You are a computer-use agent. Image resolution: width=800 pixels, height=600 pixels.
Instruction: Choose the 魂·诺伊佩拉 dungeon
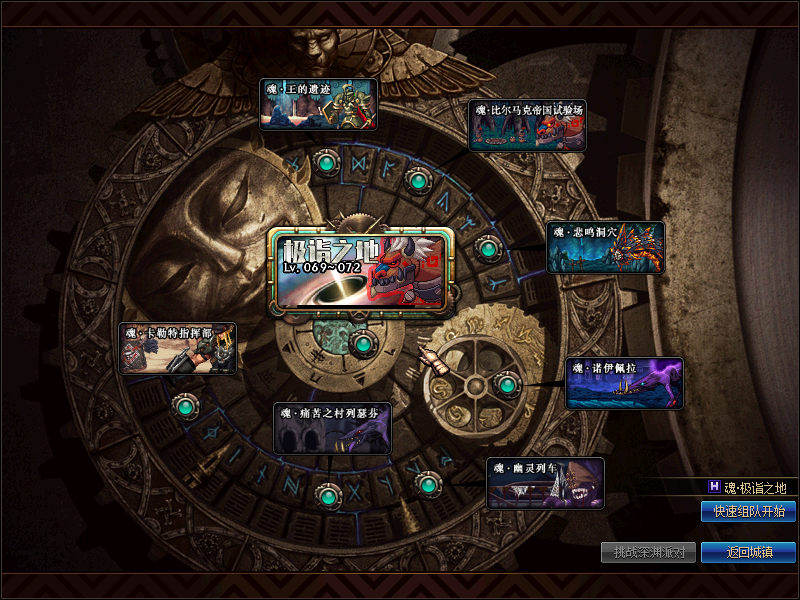point(625,384)
